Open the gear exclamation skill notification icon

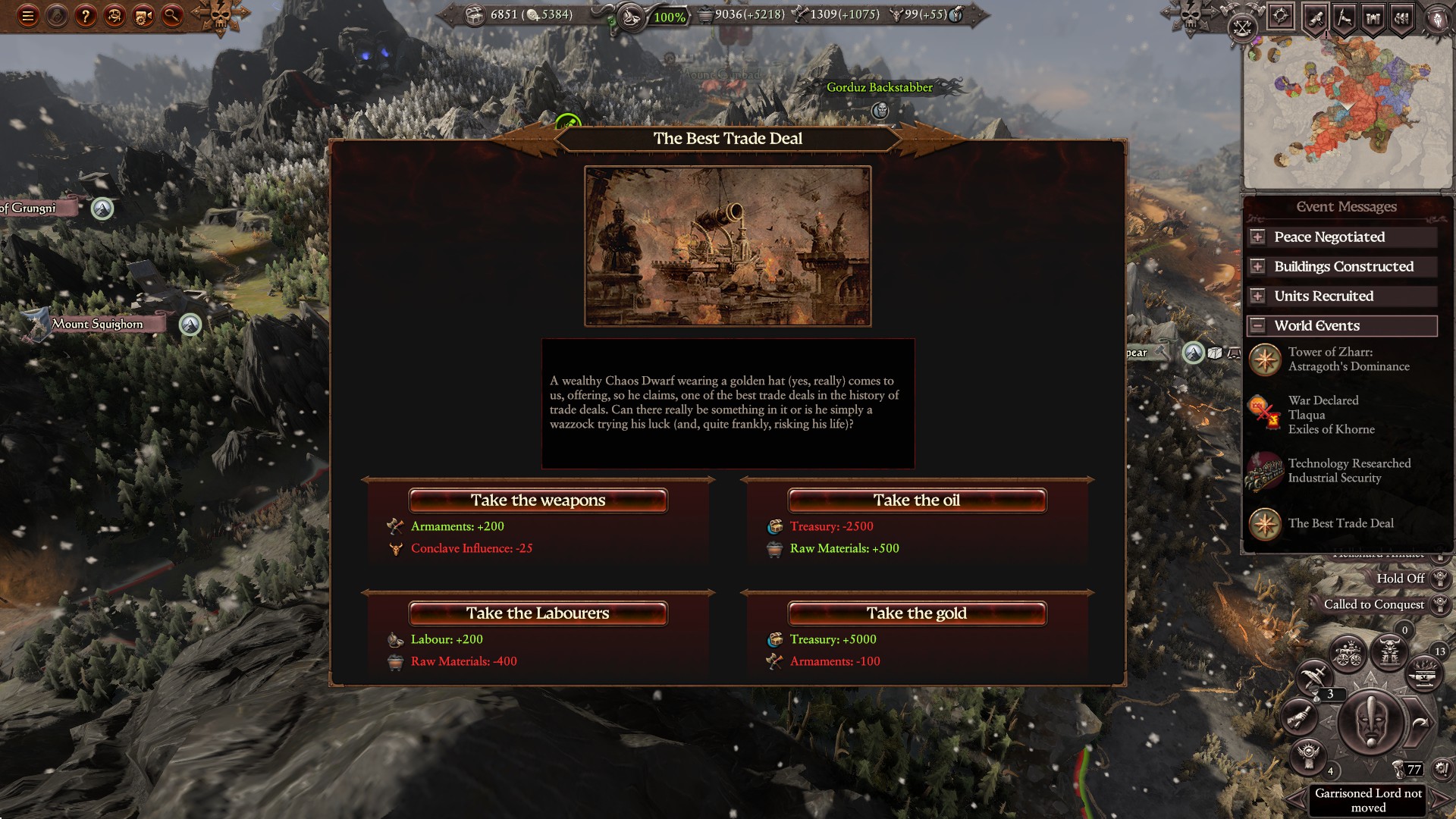[1441, 768]
